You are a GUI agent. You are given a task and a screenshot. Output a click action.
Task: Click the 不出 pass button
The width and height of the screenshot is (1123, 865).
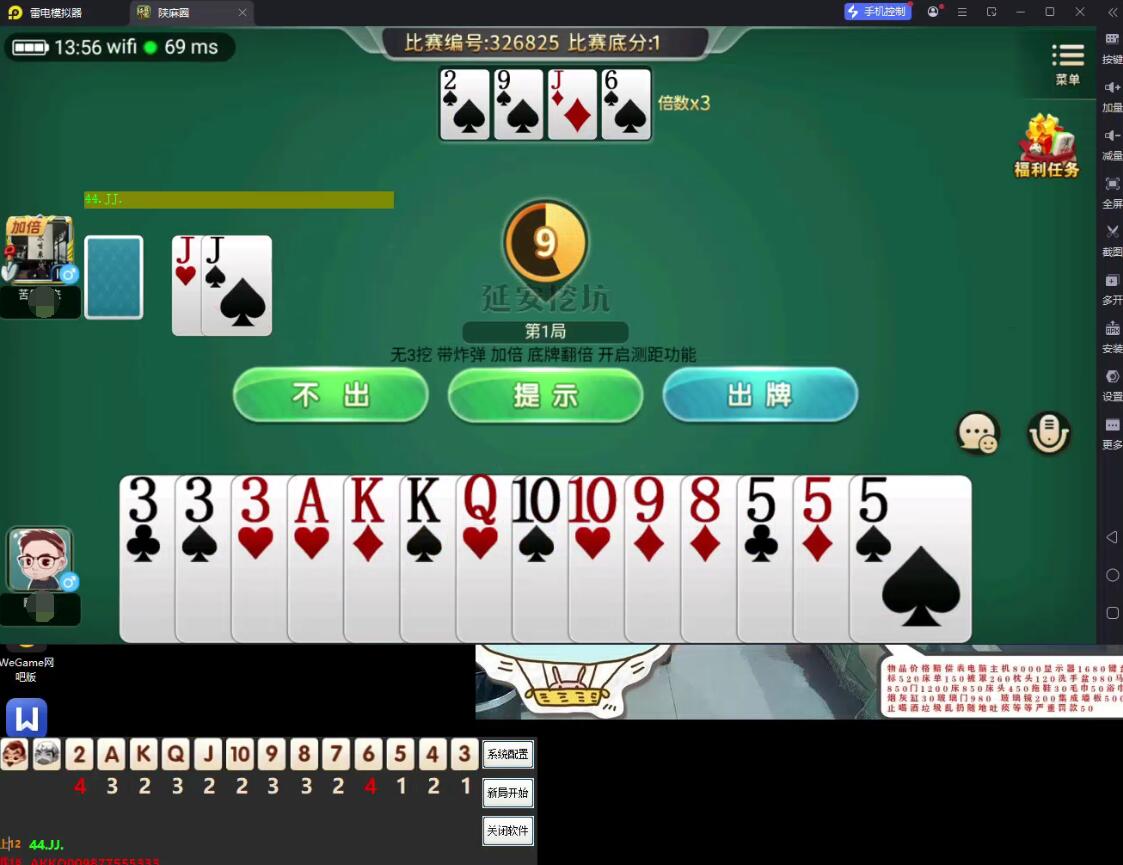tap(331, 395)
